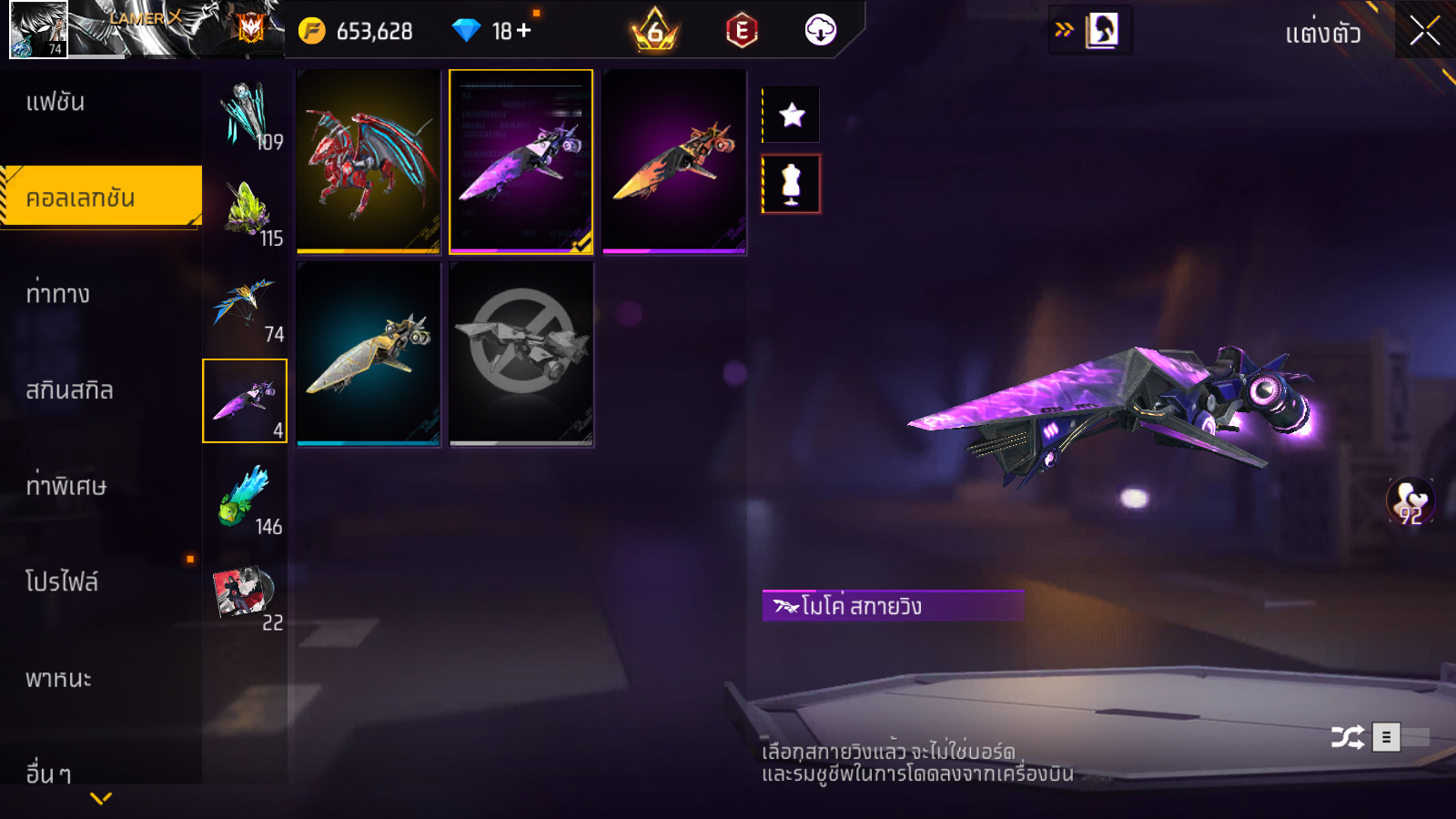Pick the orange flame skywing skin
Viewport: 1456px width, 819px height.
(x=673, y=161)
